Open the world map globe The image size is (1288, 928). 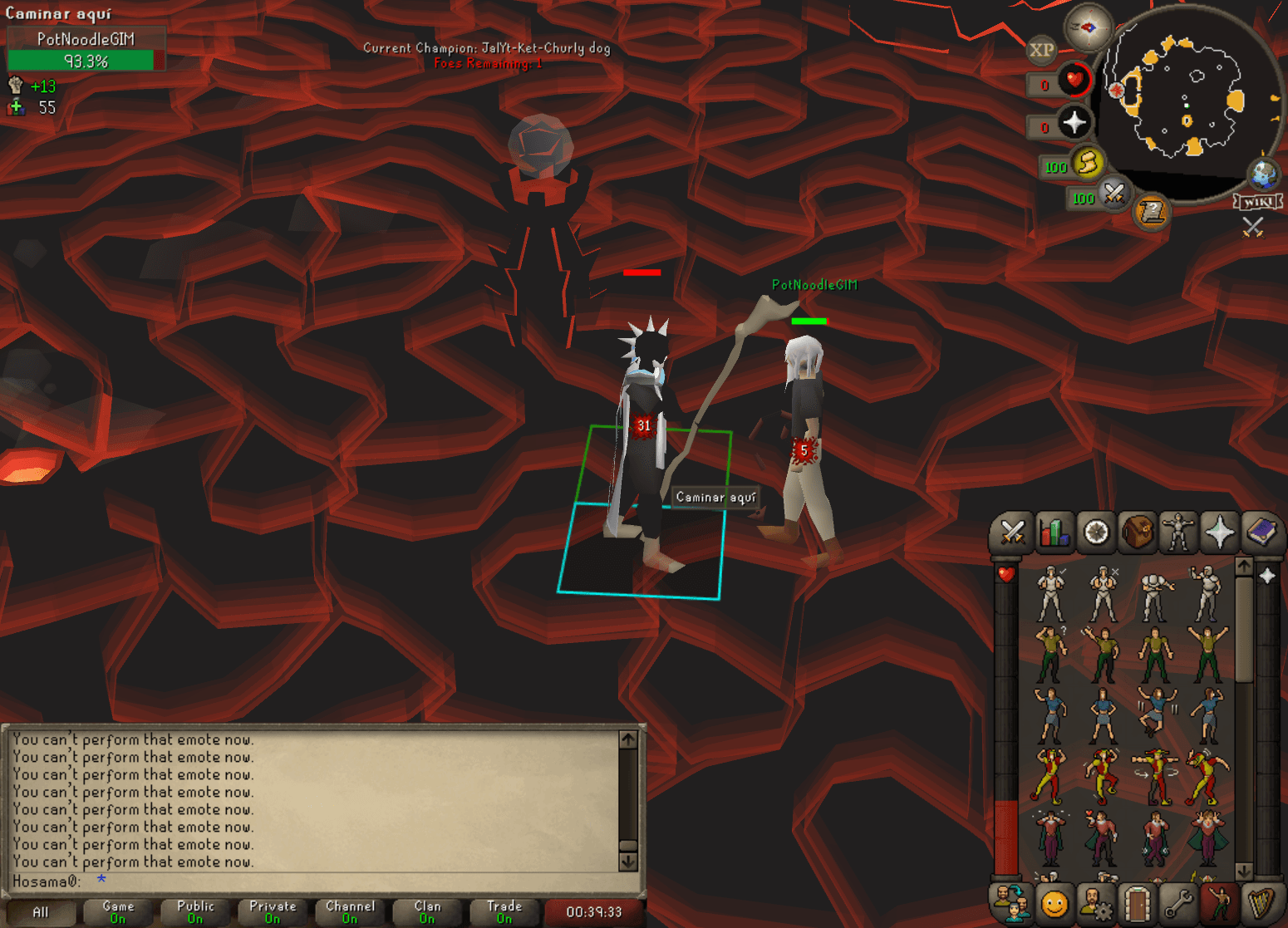[1263, 174]
